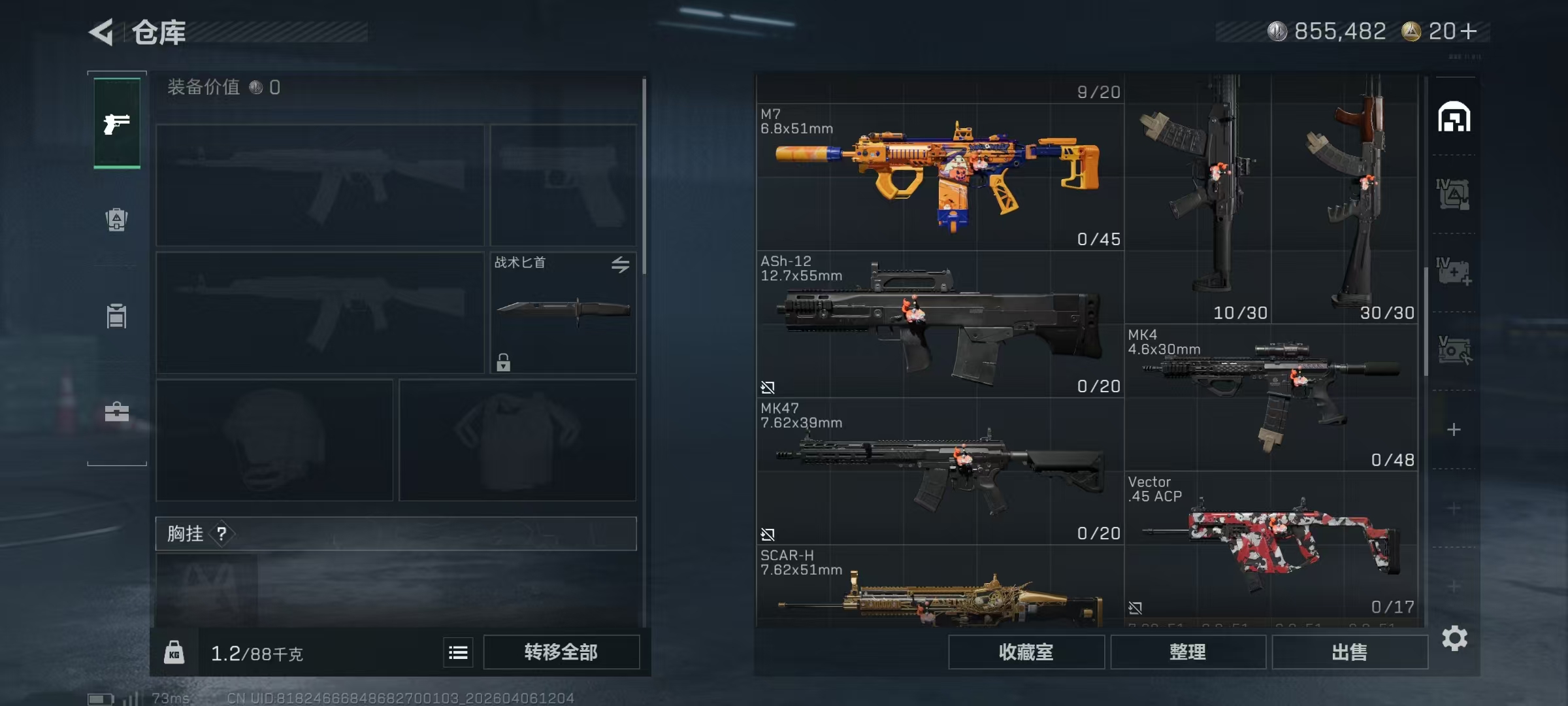The image size is (1568, 706).
Task: Select the weapons pistol tab
Action: click(x=117, y=124)
